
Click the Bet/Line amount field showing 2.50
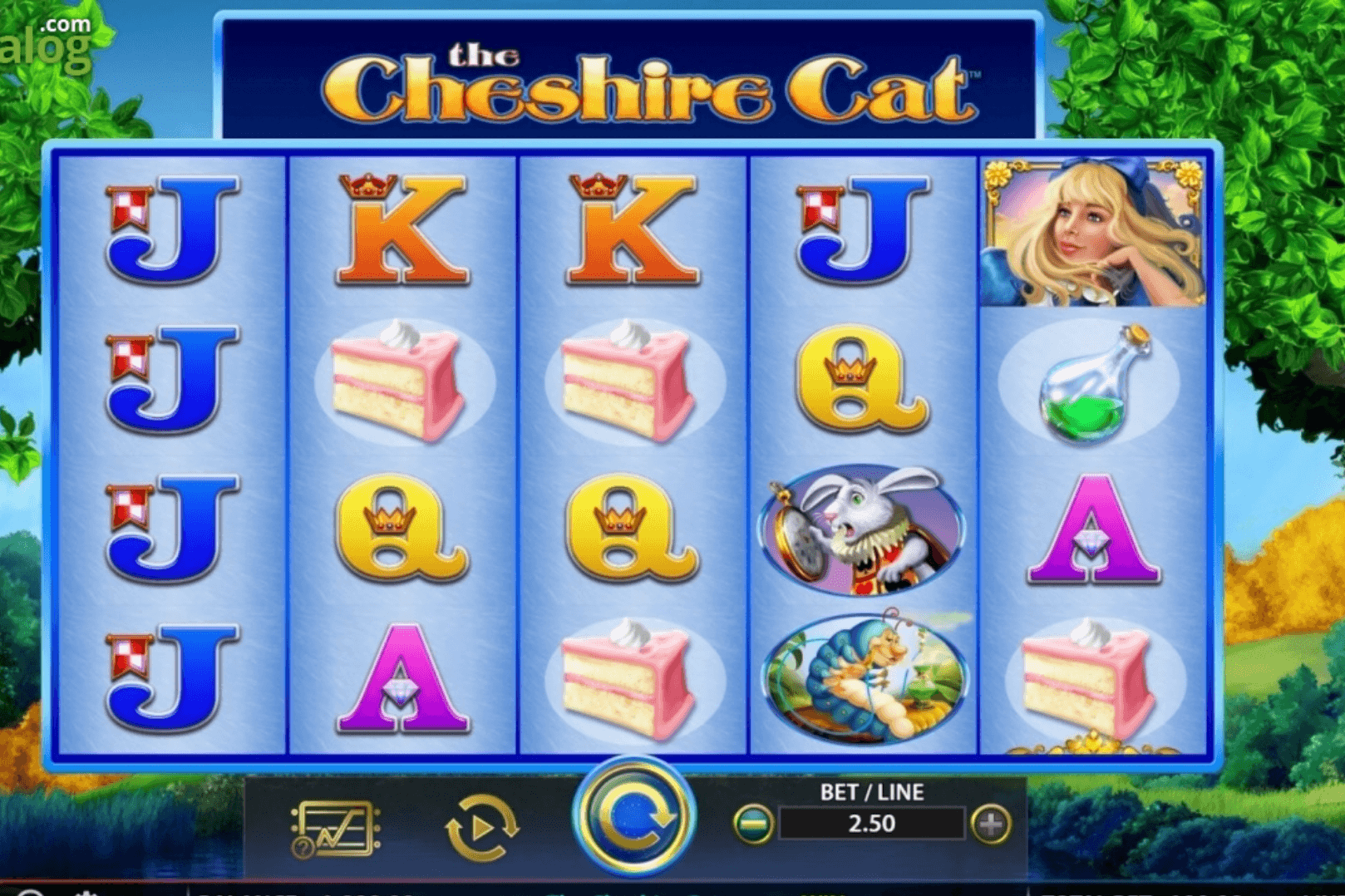[871, 825]
